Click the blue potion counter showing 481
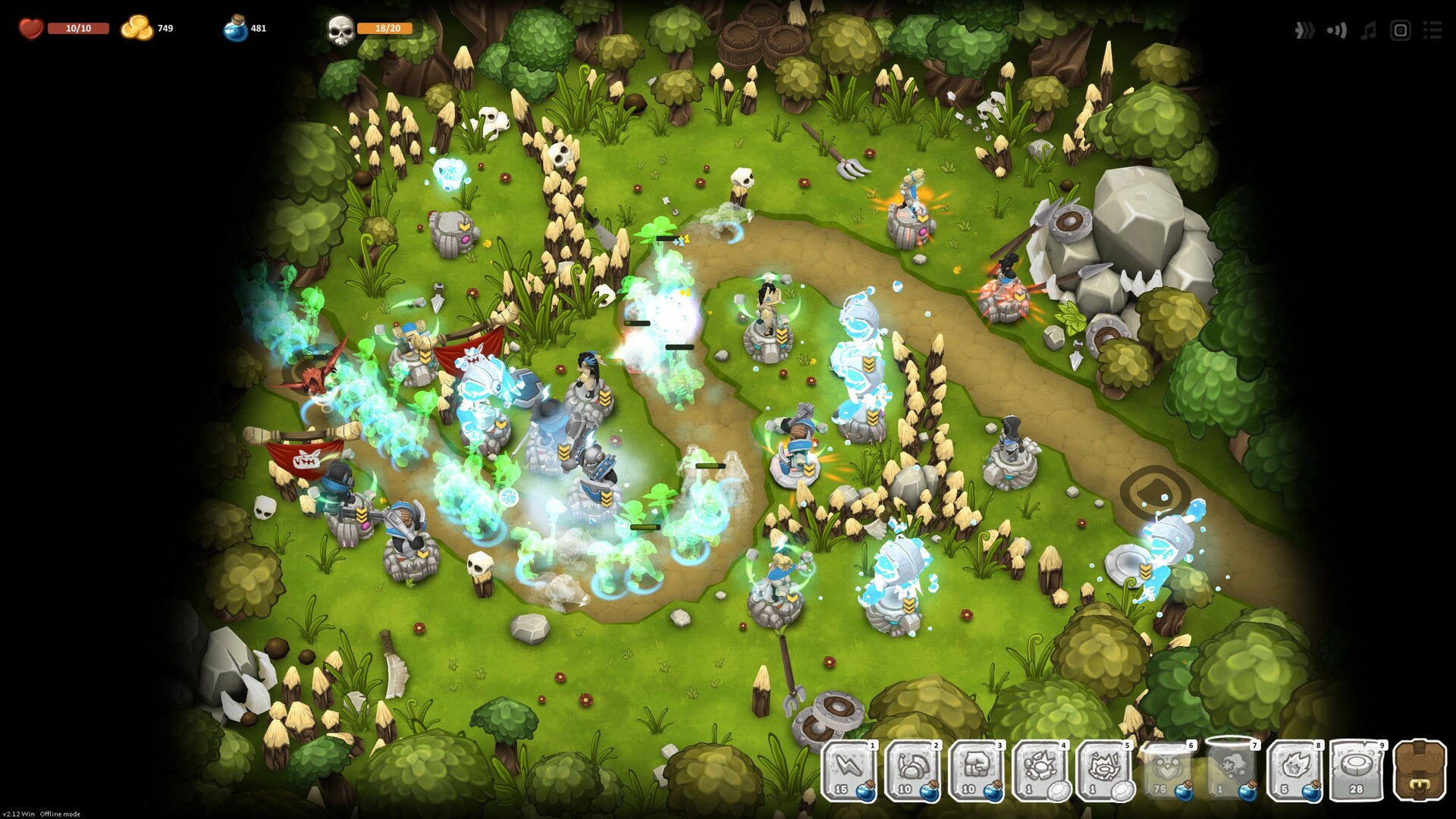The image size is (1456, 819). (246, 29)
